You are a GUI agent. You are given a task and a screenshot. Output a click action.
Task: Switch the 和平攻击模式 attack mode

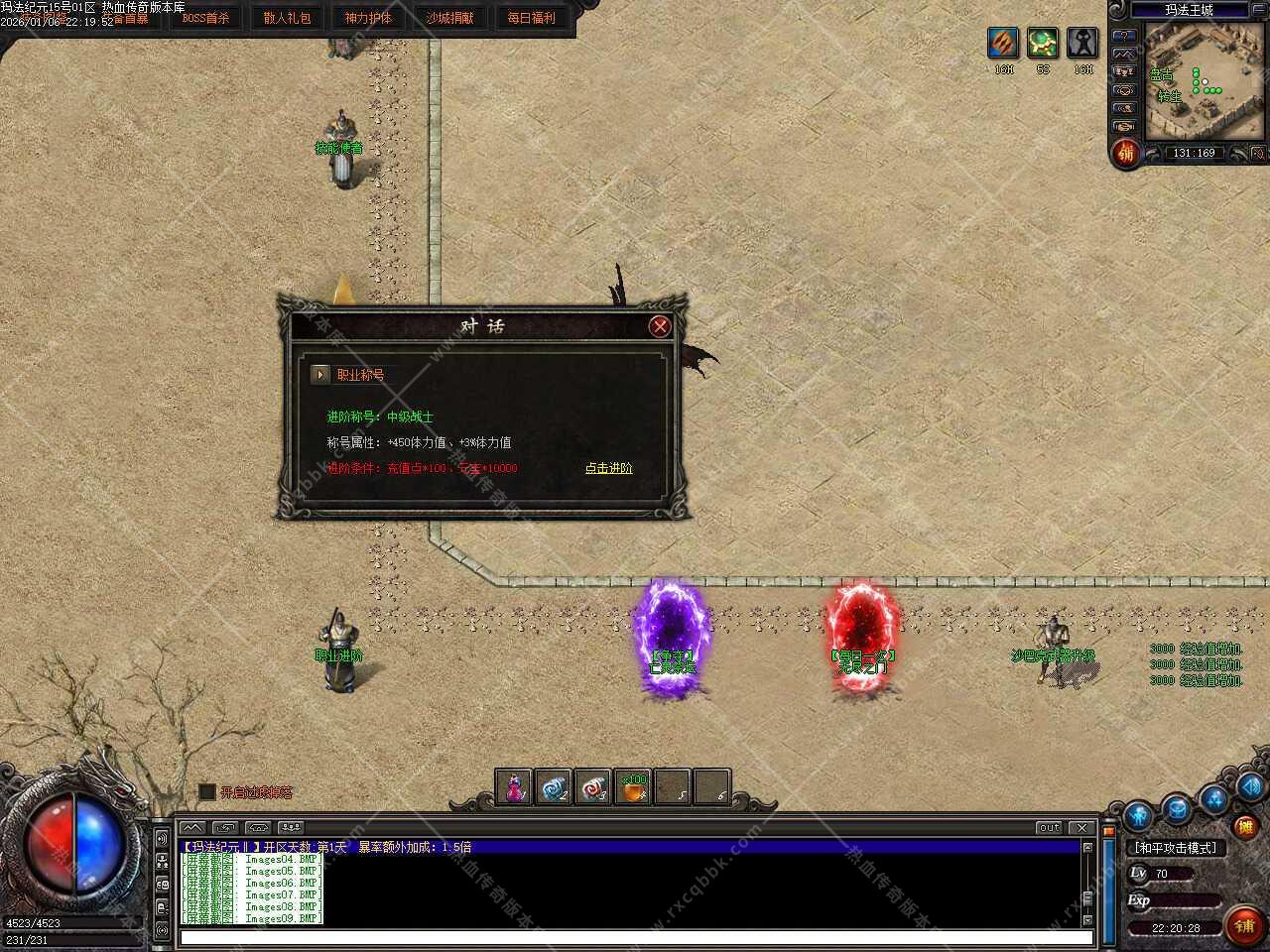pos(1176,848)
